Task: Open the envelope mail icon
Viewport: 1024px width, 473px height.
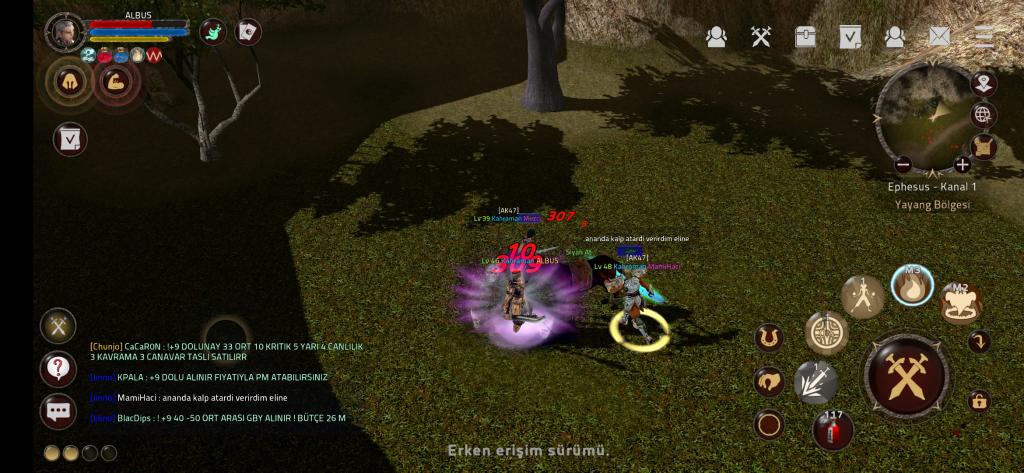Action: click(x=939, y=37)
